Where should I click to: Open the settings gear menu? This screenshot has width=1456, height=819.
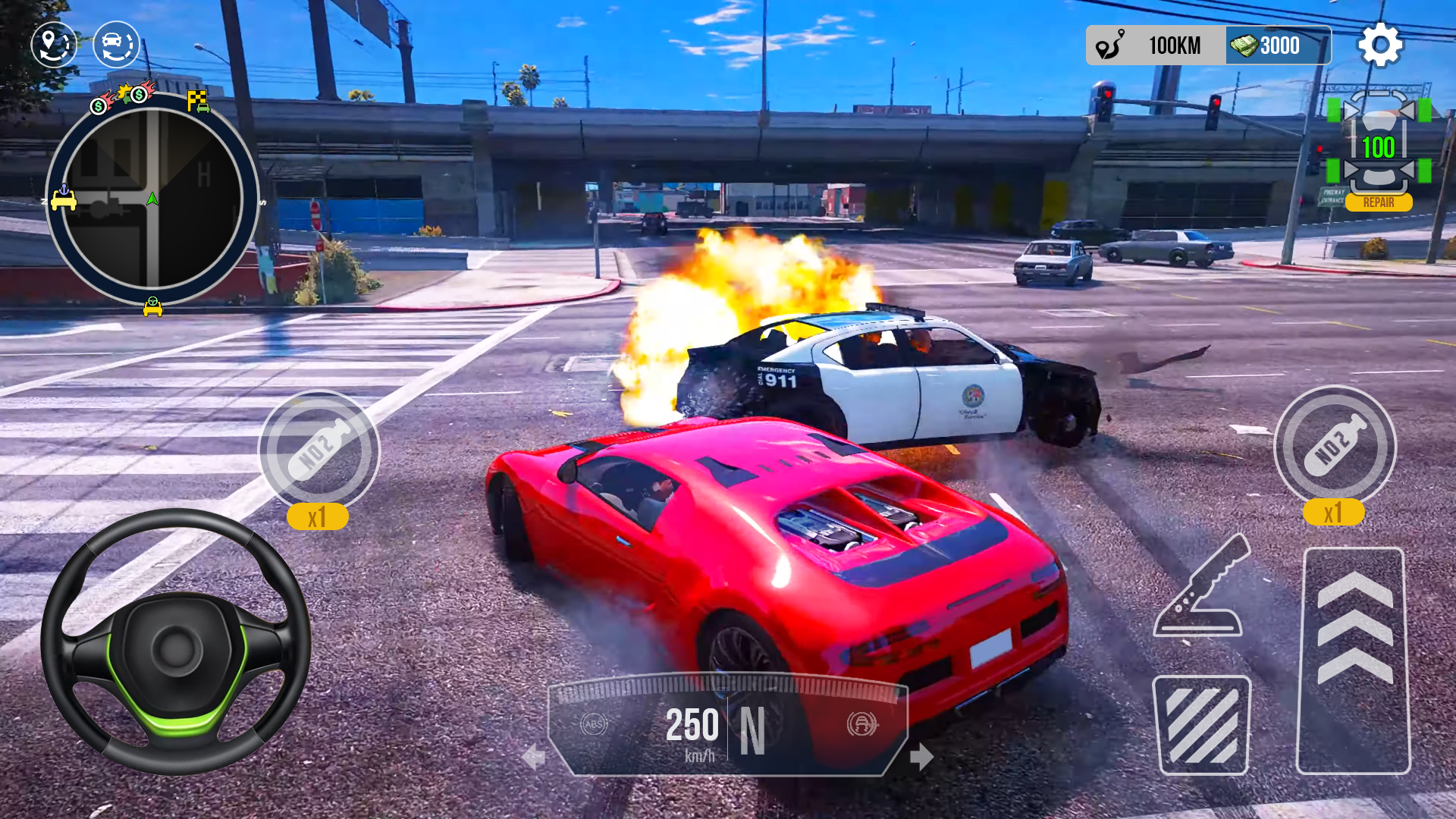pyautogui.click(x=1380, y=45)
